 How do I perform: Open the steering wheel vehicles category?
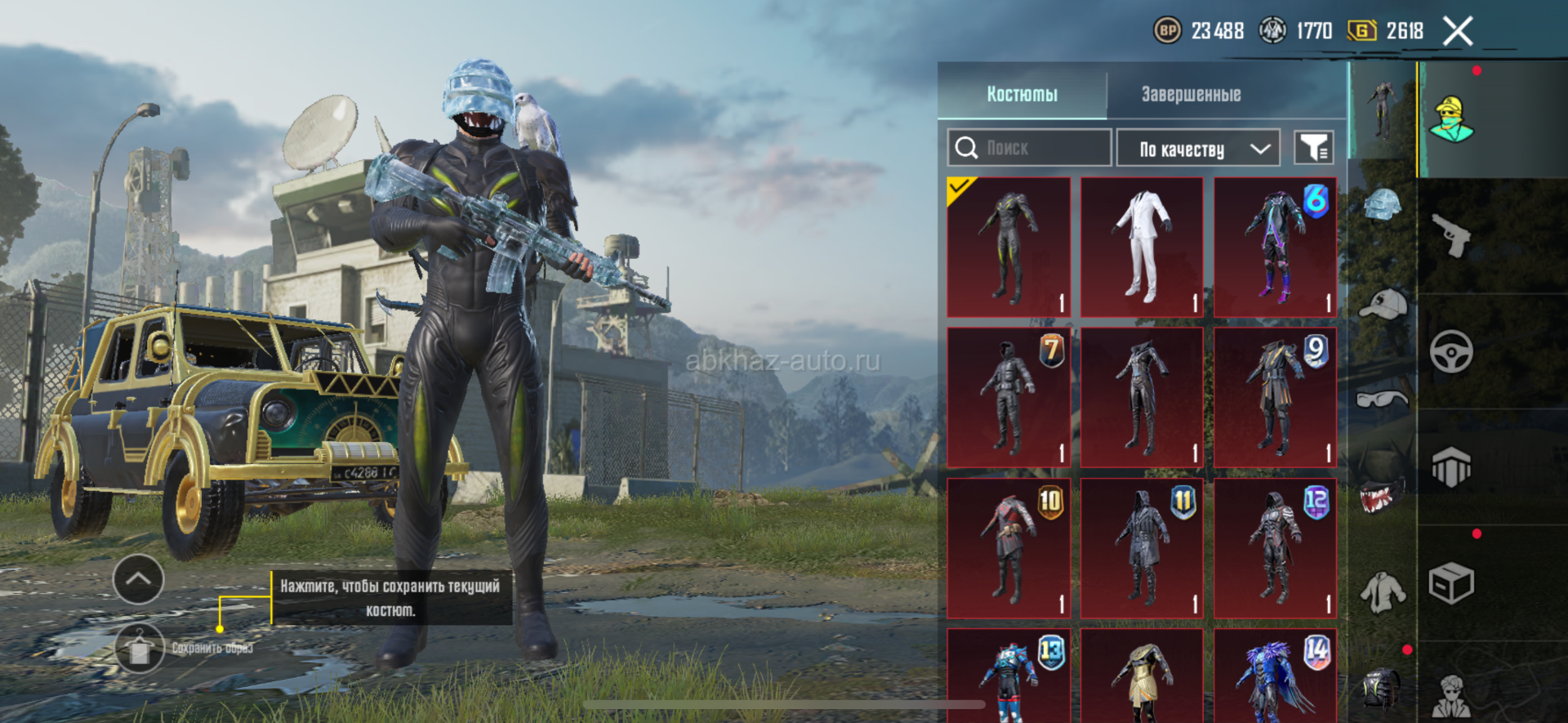(1451, 352)
